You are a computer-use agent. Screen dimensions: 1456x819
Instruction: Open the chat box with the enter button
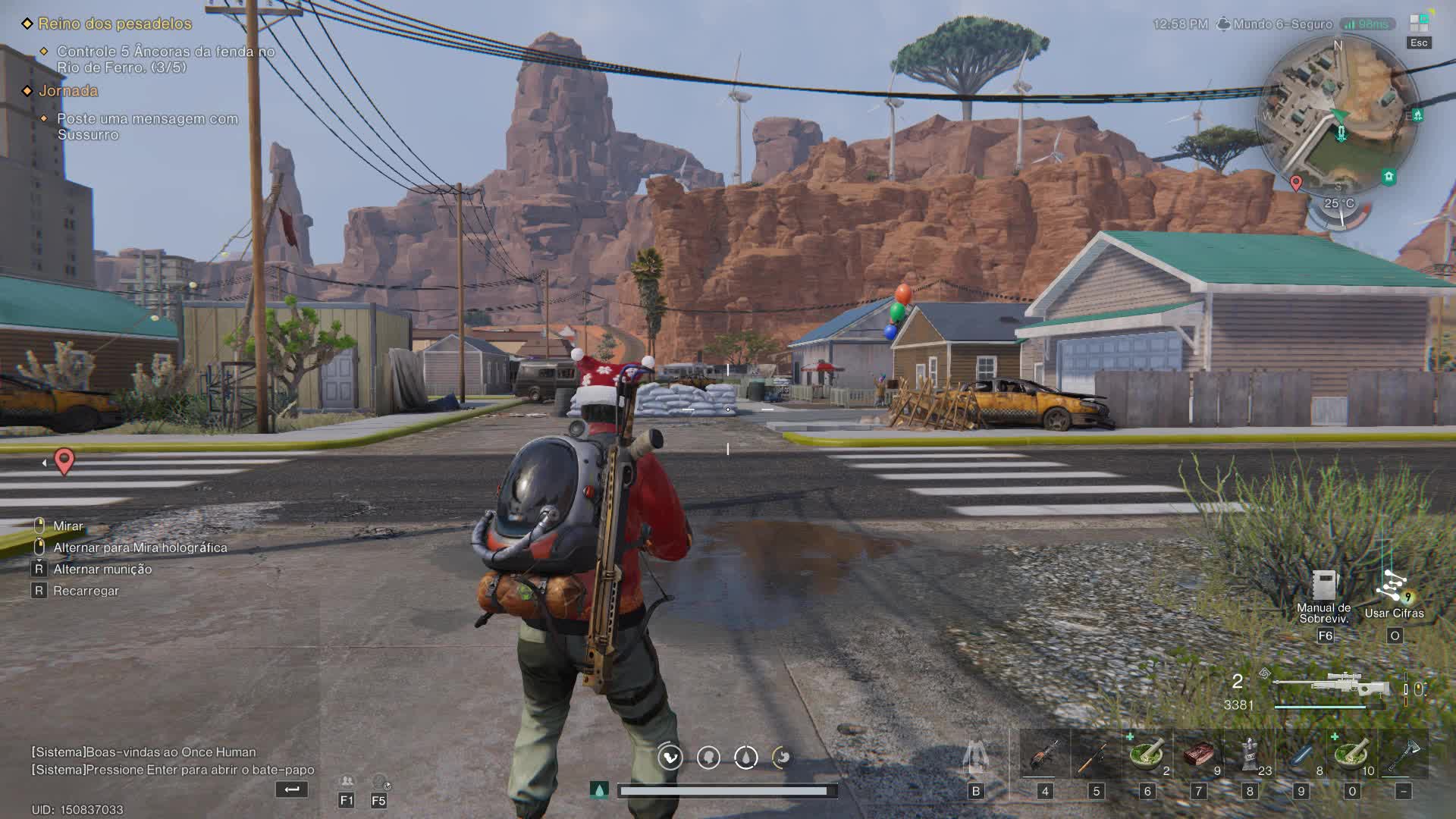point(291,789)
